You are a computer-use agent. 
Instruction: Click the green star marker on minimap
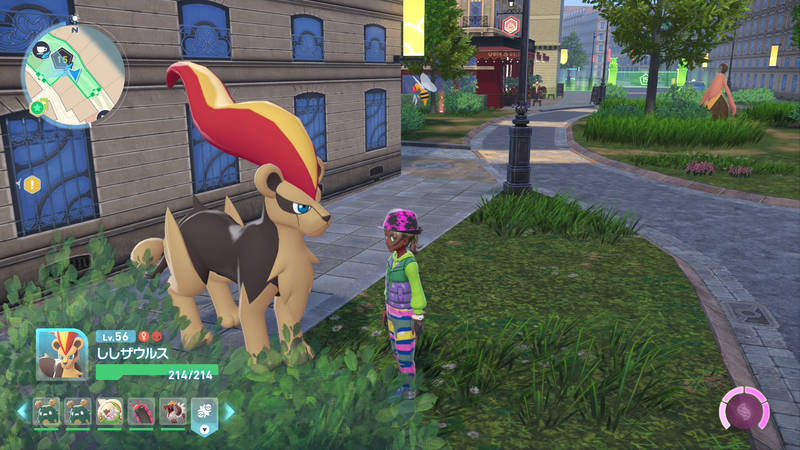point(38,107)
